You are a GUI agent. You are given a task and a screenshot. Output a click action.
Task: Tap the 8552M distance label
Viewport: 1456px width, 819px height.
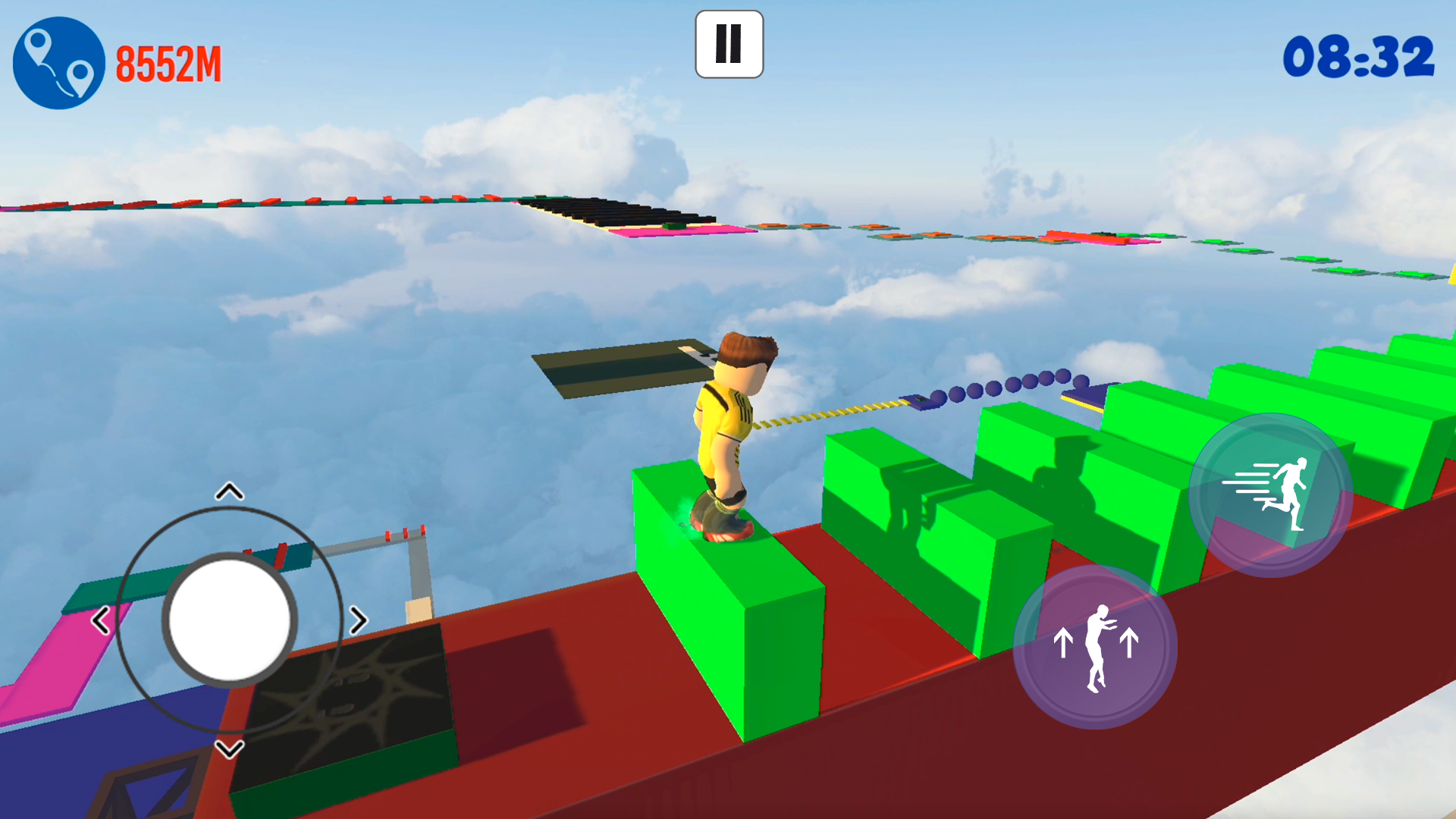coord(168,65)
